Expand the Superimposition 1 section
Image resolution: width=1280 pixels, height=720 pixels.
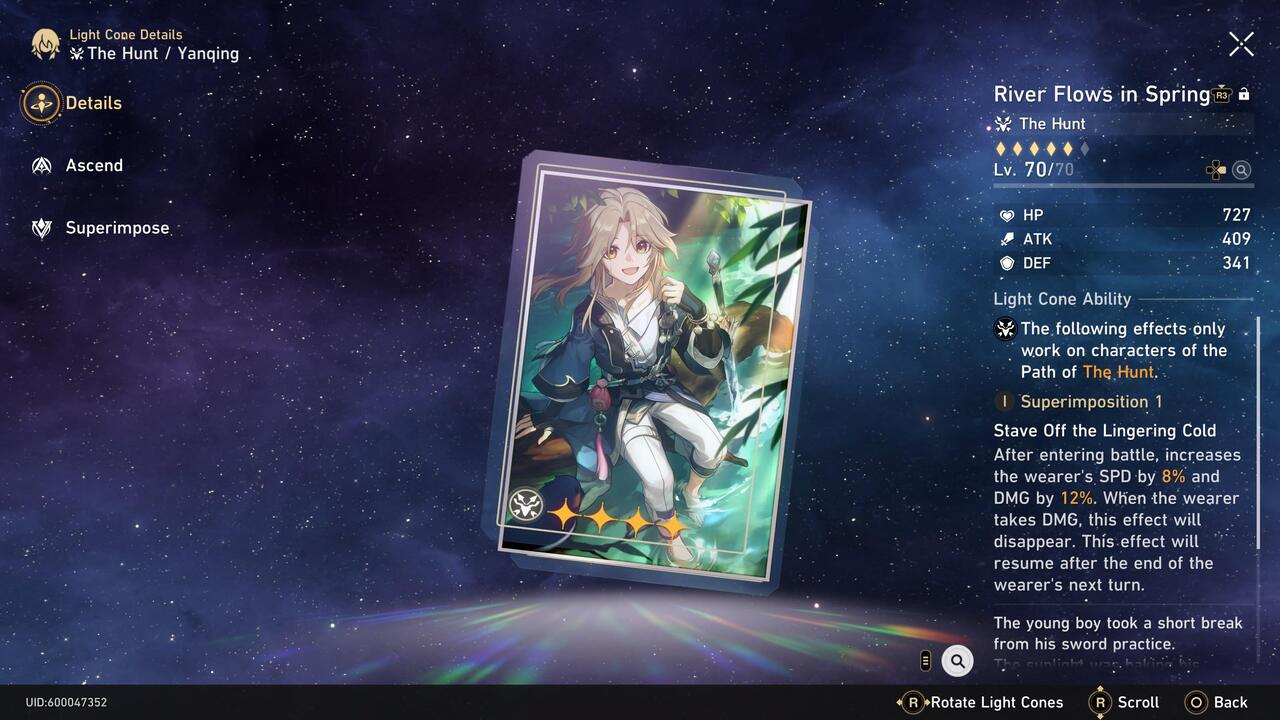pos(1090,401)
